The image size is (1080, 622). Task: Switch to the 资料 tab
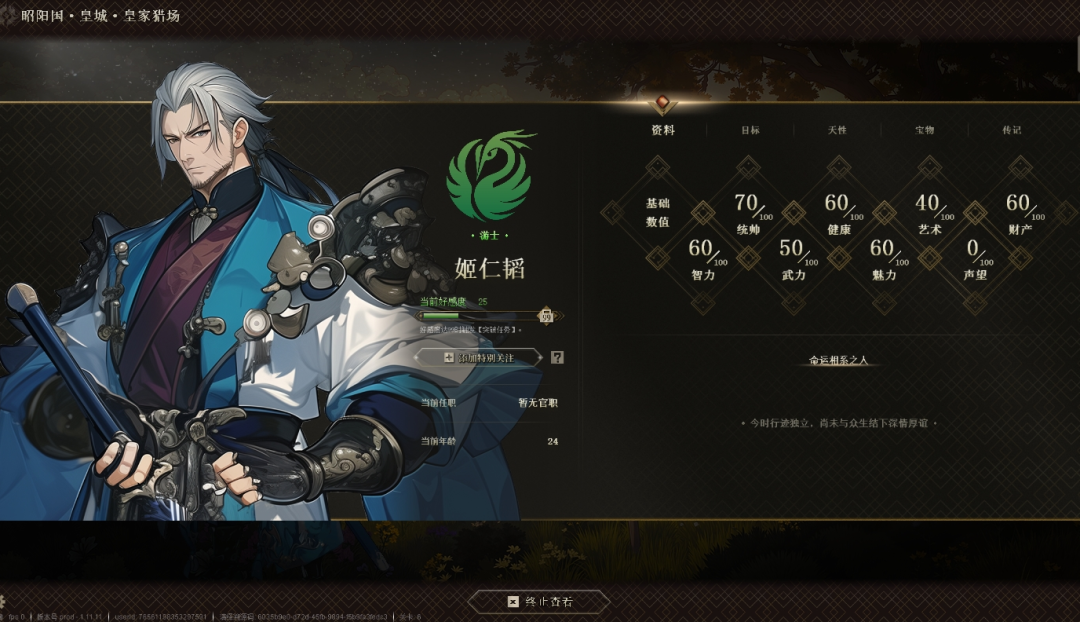pyautogui.click(x=663, y=130)
